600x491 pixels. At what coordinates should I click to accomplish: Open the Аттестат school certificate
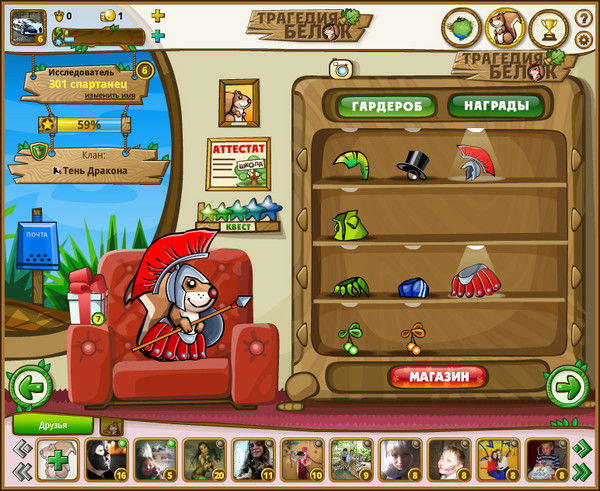point(238,164)
